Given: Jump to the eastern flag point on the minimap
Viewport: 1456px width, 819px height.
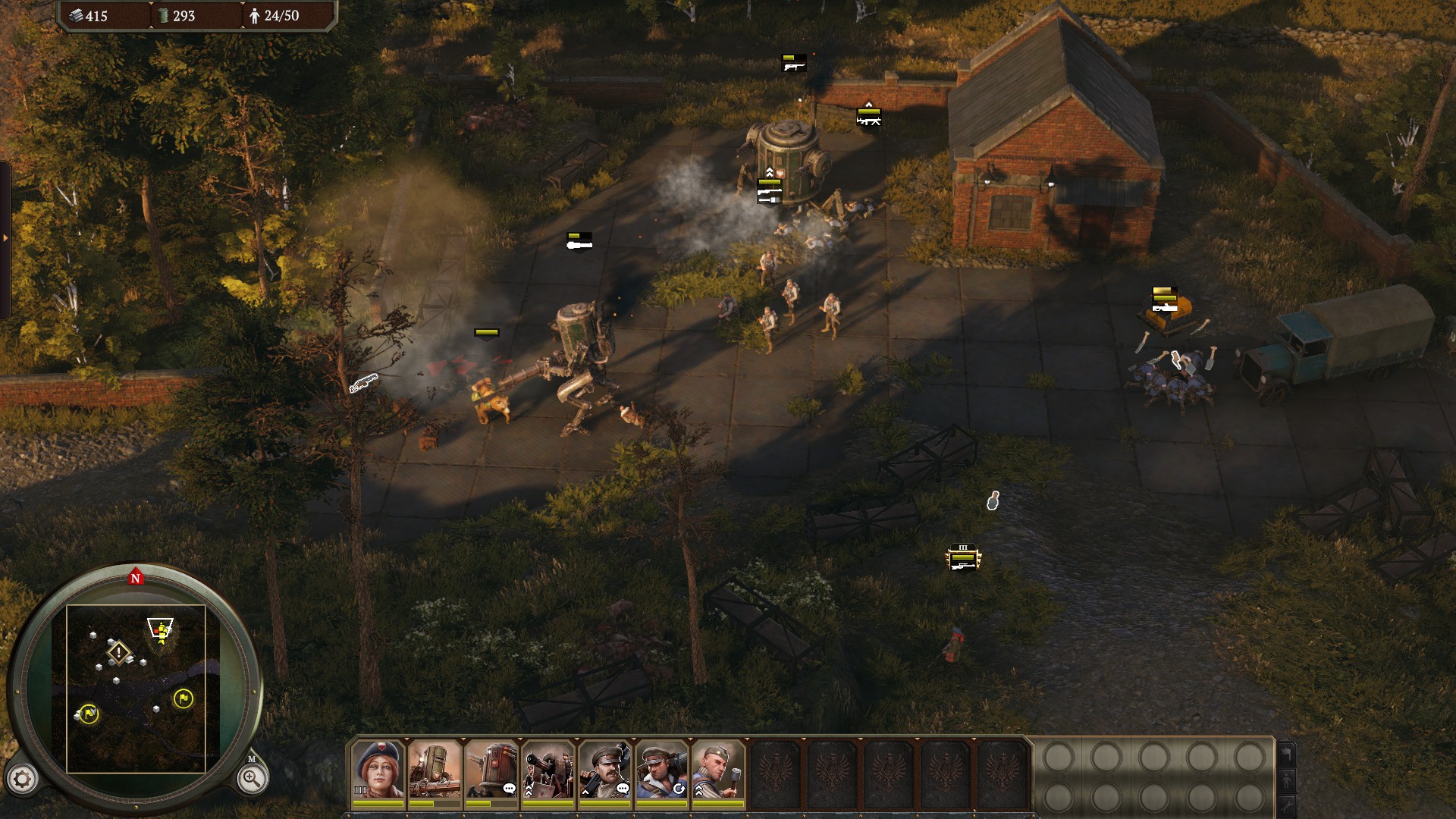Looking at the screenshot, I should click(x=183, y=698).
